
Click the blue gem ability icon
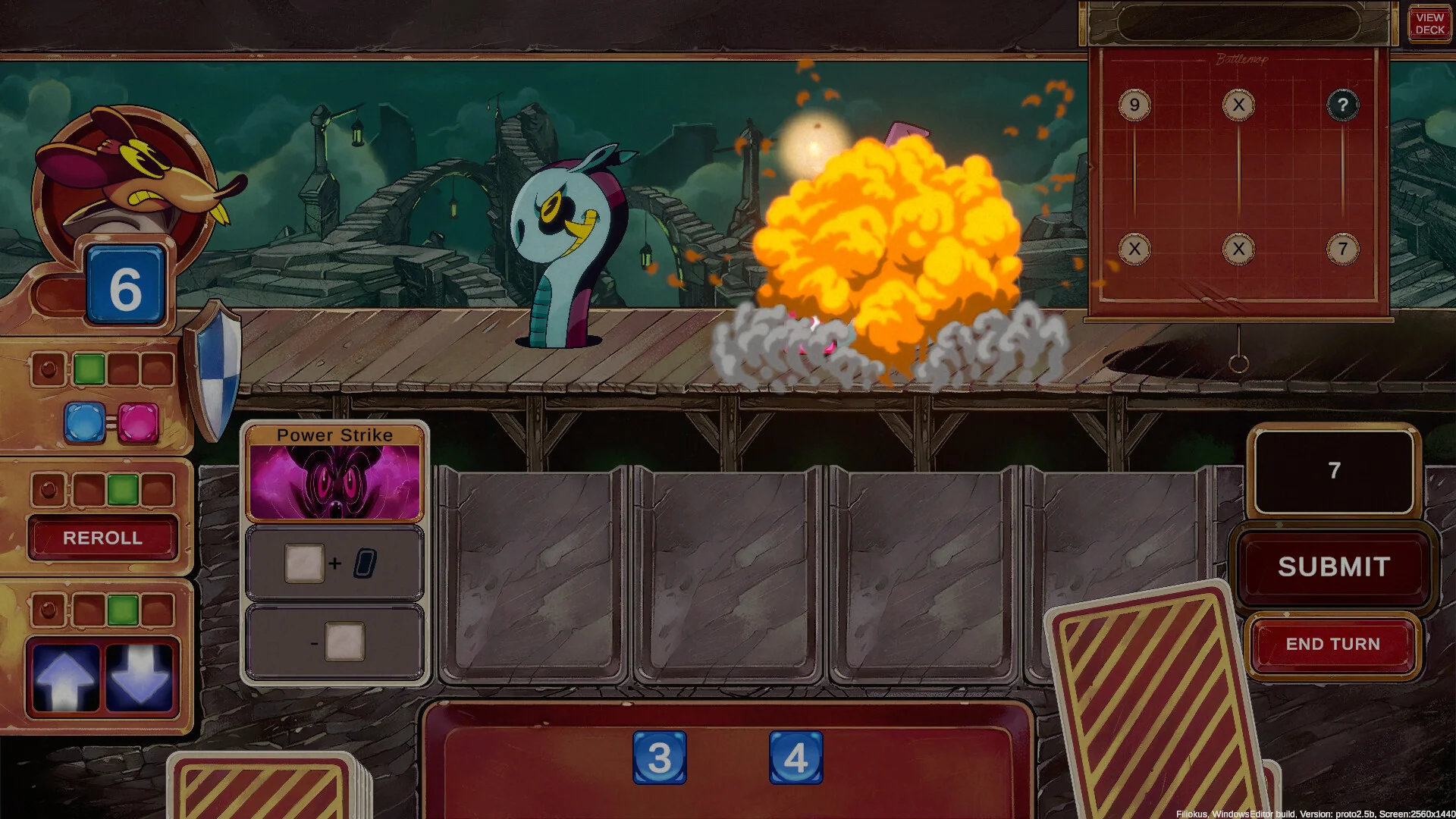pyautogui.click(x=84, y=422)
